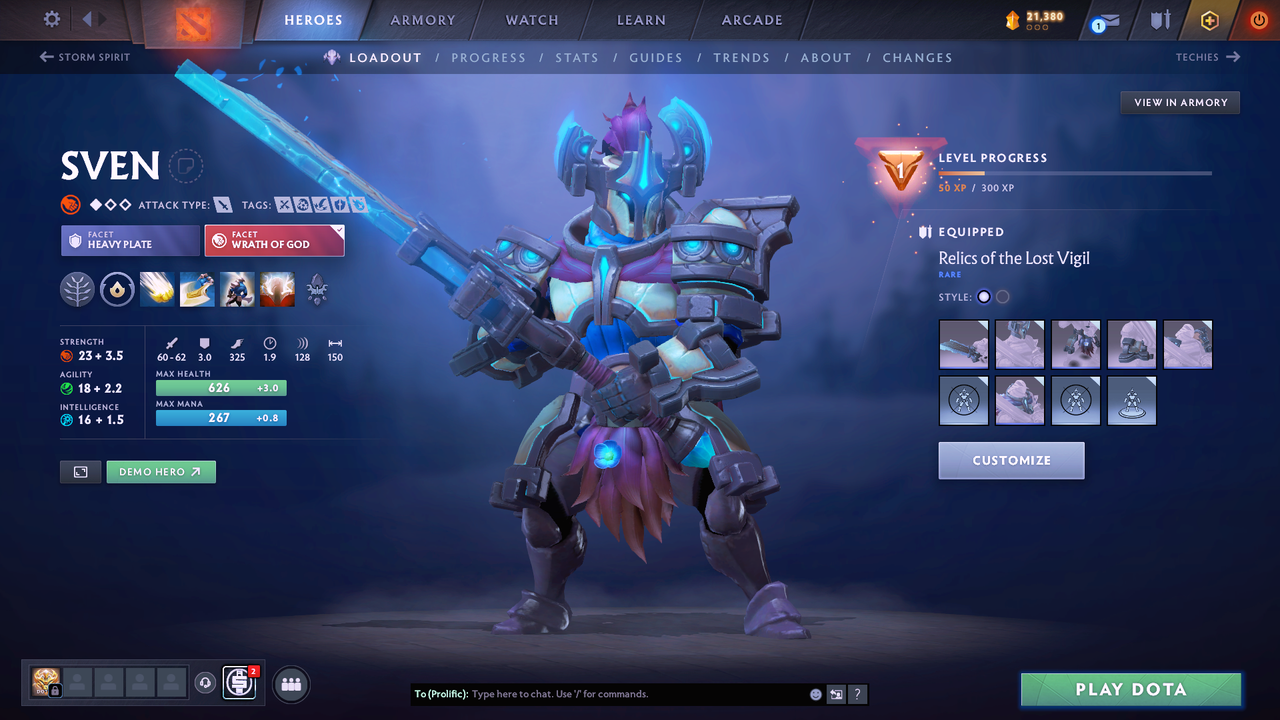Open the friends list panel

pos(289,684)
